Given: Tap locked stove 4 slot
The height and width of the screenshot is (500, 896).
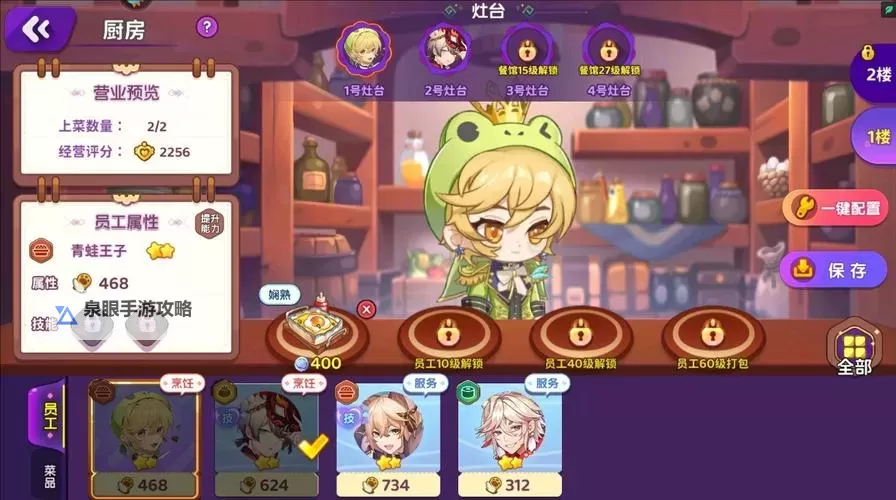Looking at the screenshot, I should tap(608, 49).
